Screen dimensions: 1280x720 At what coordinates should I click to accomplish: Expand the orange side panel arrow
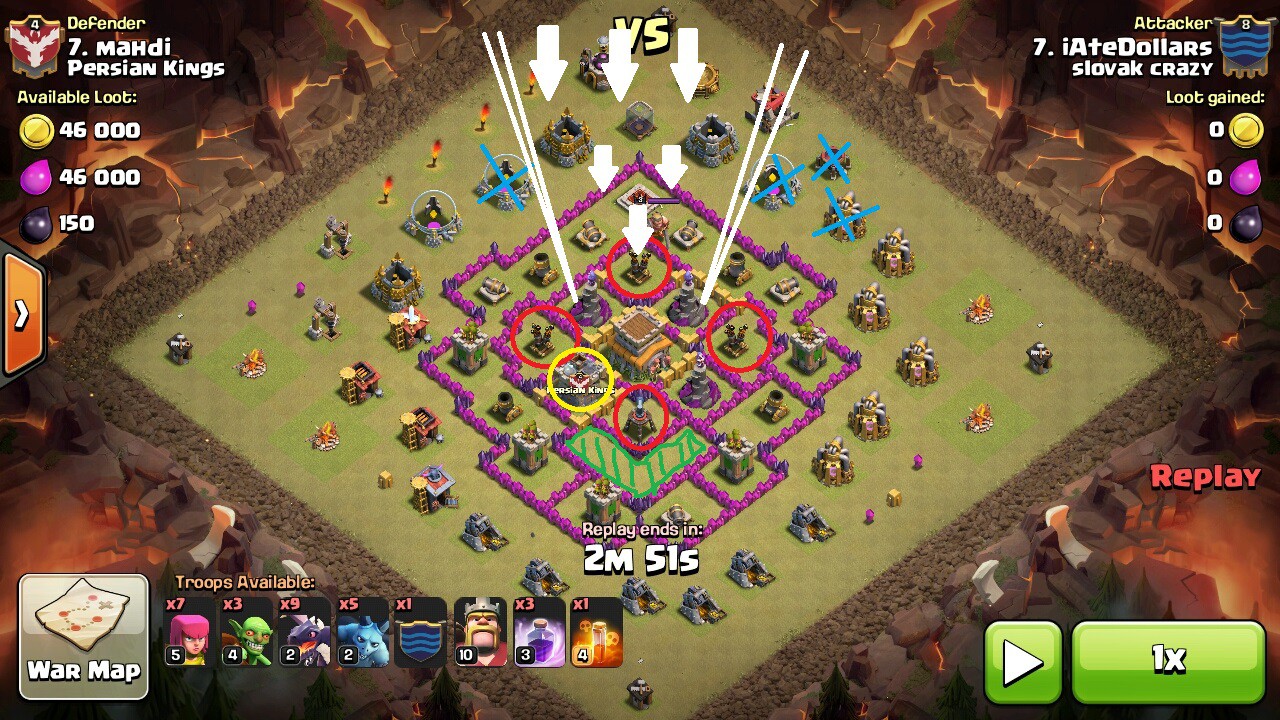(21, 315)
